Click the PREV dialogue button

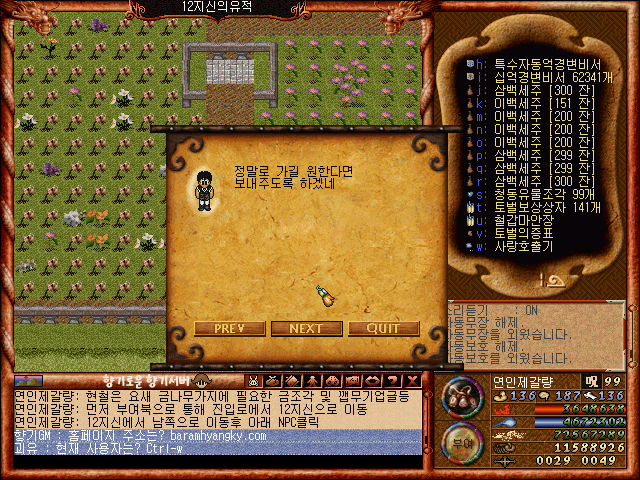231,328
